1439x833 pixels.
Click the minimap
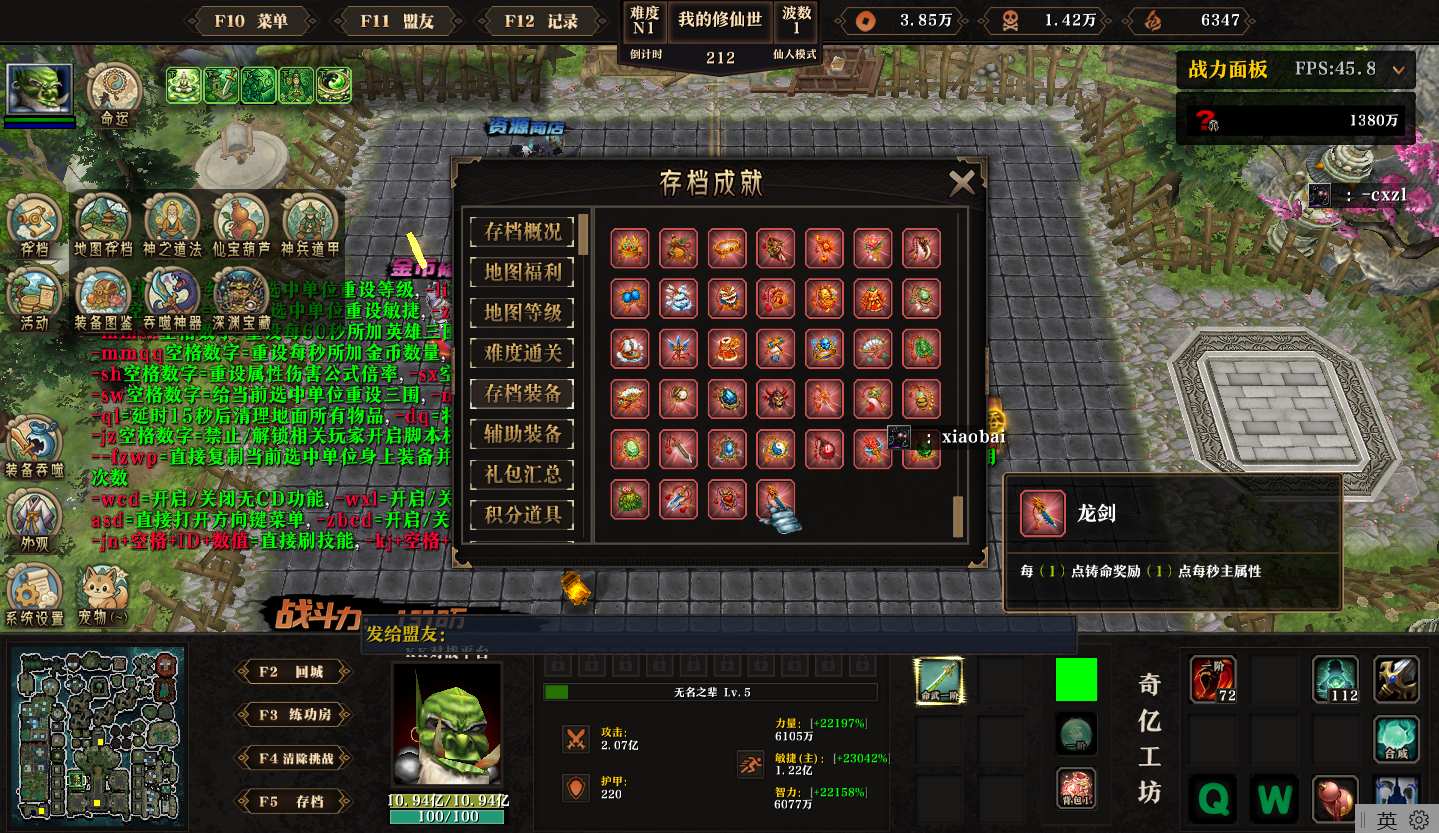(97, 732)
